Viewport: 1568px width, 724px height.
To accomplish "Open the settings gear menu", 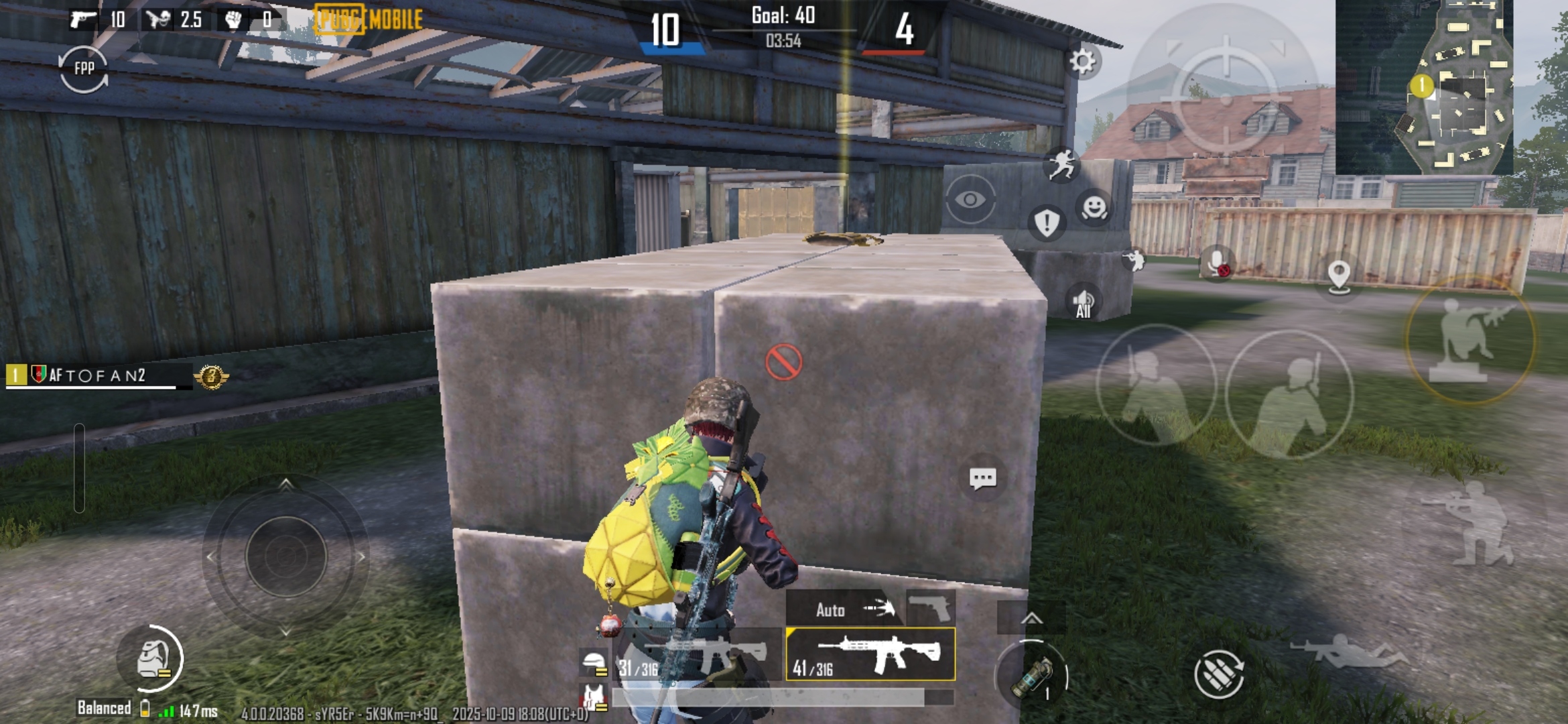I will 1082,62.
